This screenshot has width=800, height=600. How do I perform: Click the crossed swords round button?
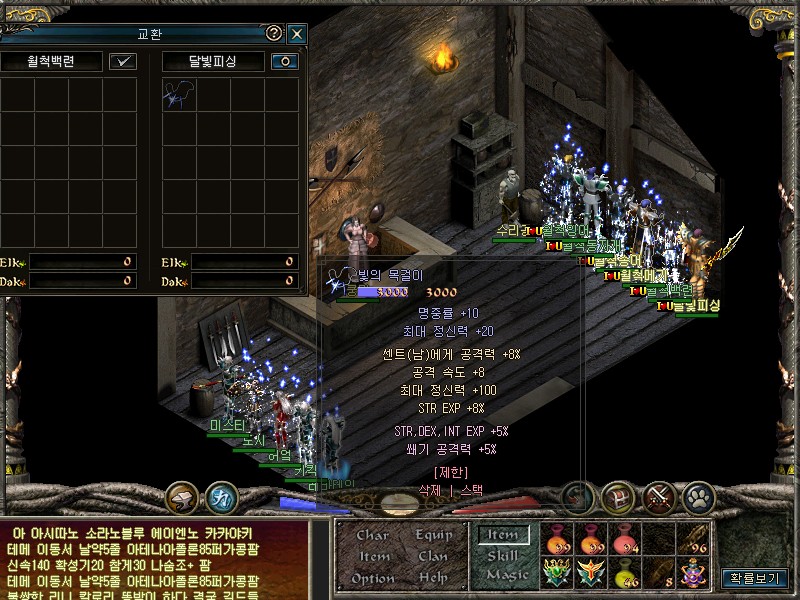659,496
